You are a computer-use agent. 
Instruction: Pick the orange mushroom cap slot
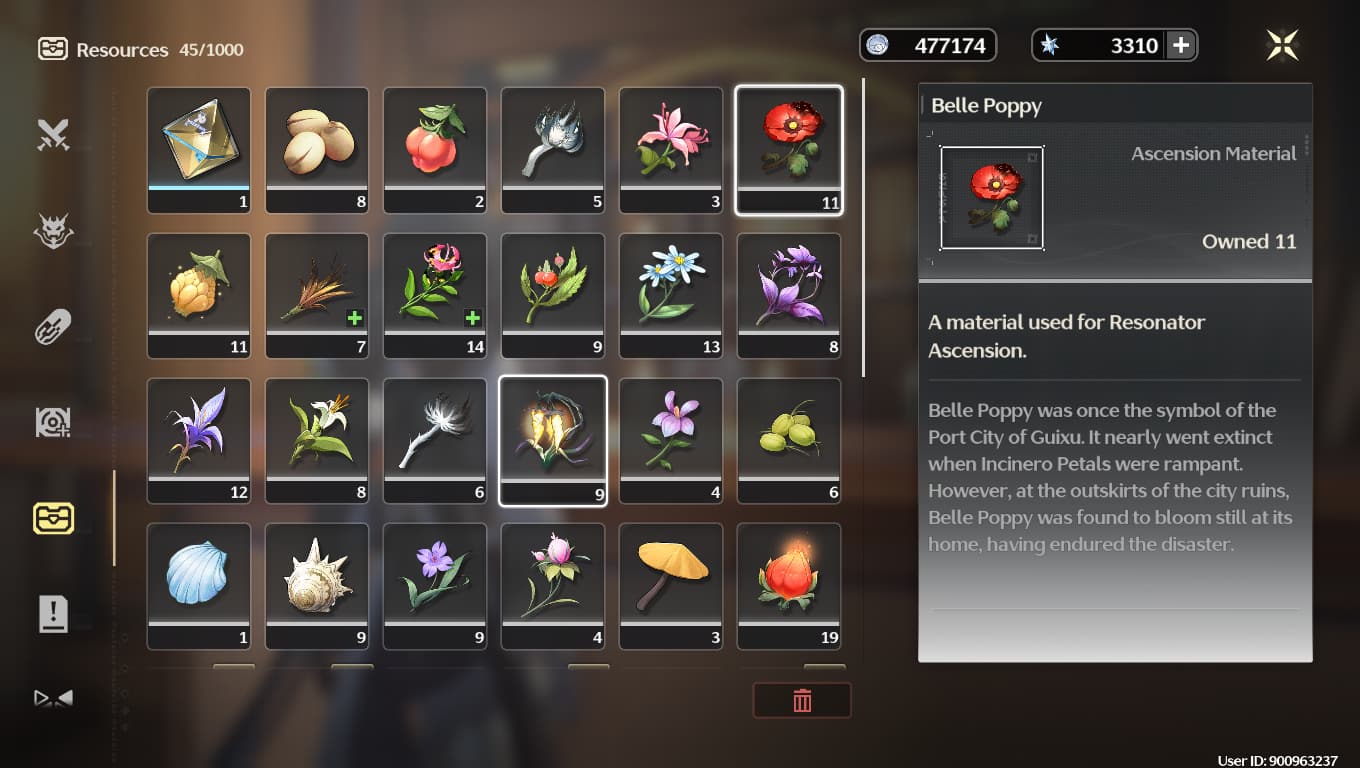pyautogui.click(x=671, y=586)
